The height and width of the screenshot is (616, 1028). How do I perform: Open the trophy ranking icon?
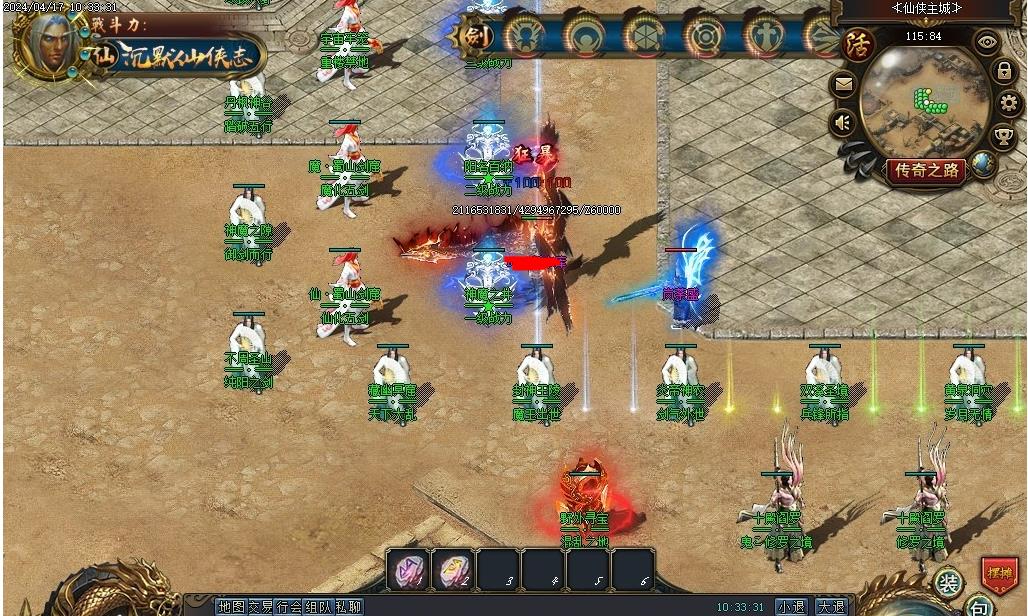pyautogui.click(x=1003, y=136)
